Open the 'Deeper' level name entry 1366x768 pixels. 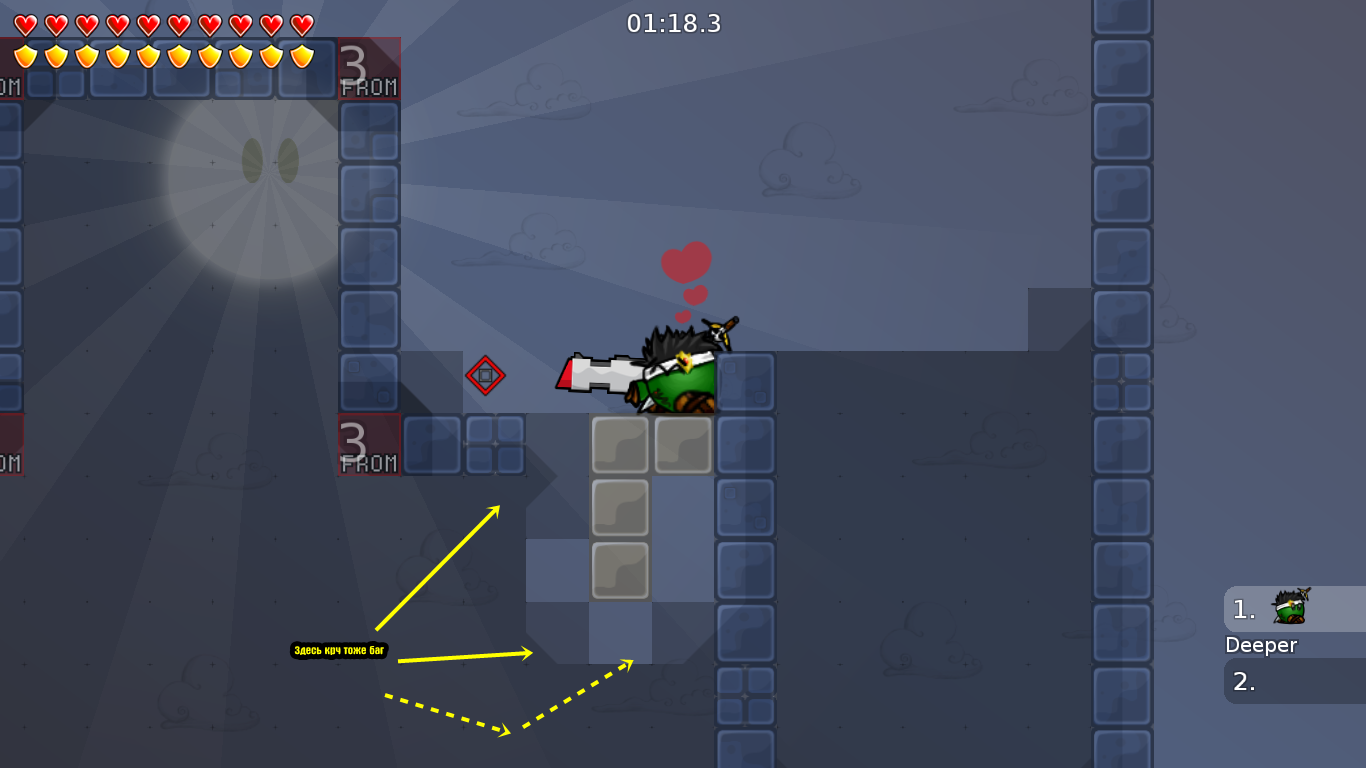(1262, 646)
